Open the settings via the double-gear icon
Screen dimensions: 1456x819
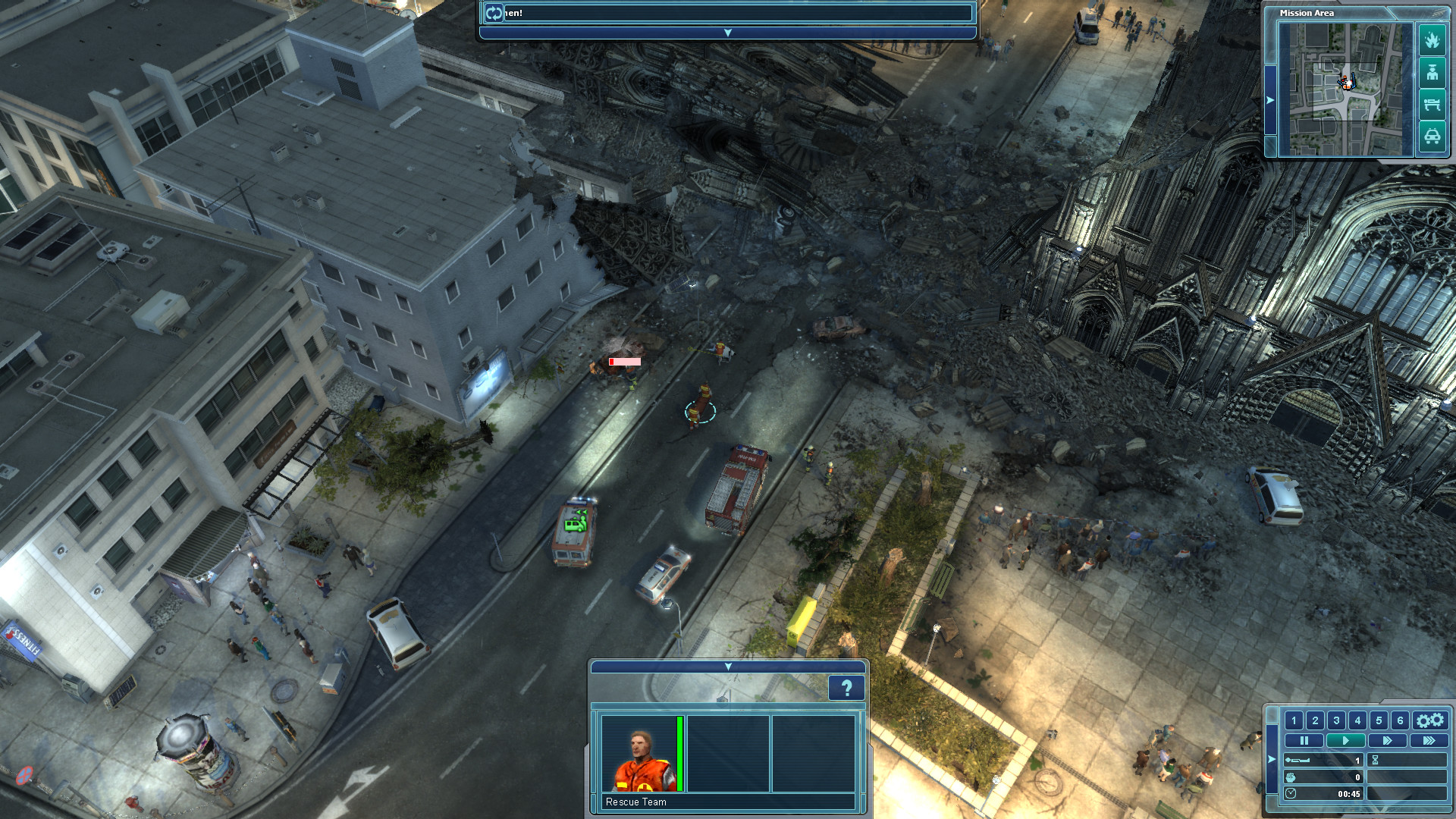click(x=1430, y=721)
